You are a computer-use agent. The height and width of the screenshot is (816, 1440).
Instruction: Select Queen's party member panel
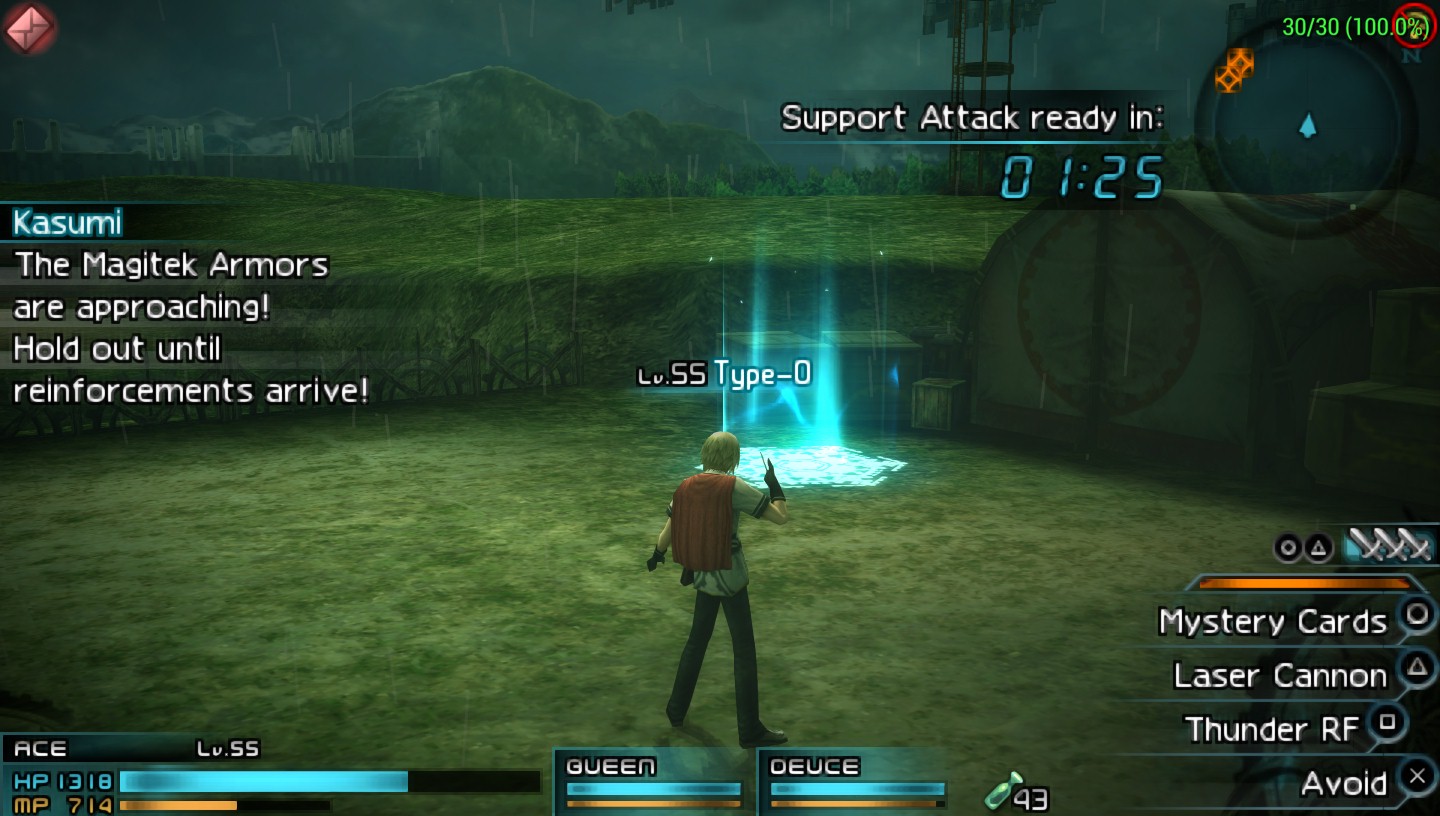click(x=654, y=781)
